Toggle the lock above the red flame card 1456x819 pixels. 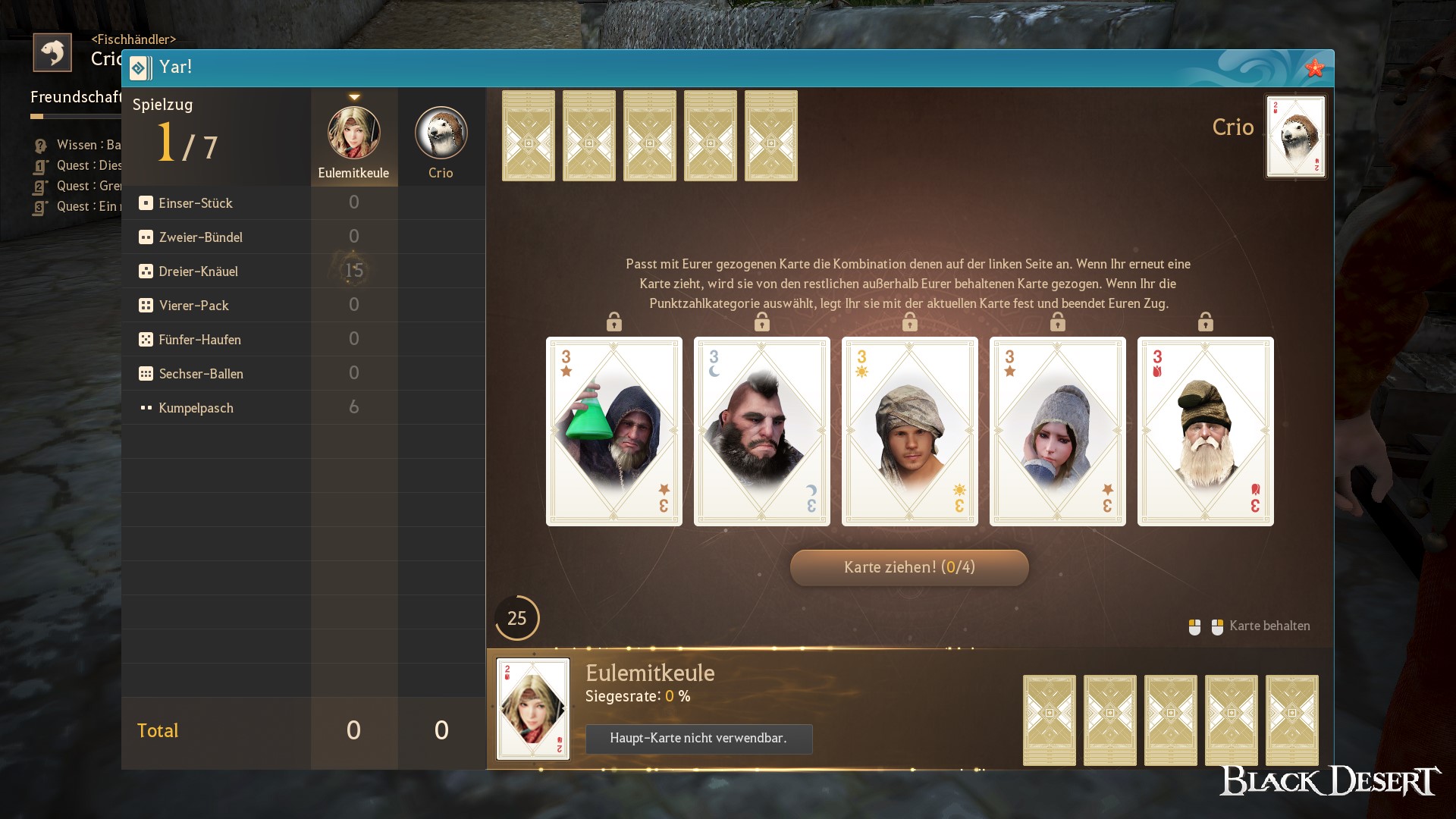coord(1206,321)
